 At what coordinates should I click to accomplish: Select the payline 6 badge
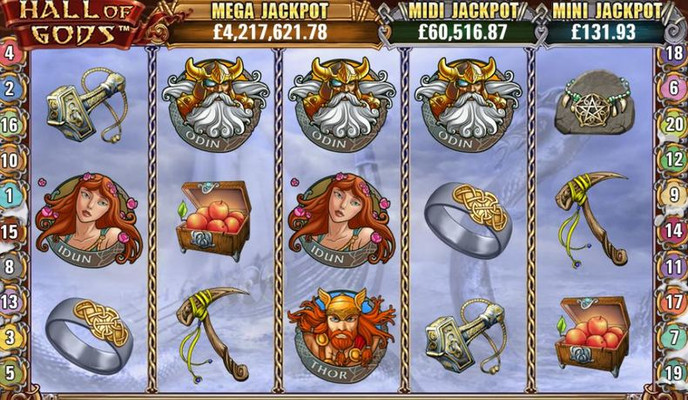675,89
